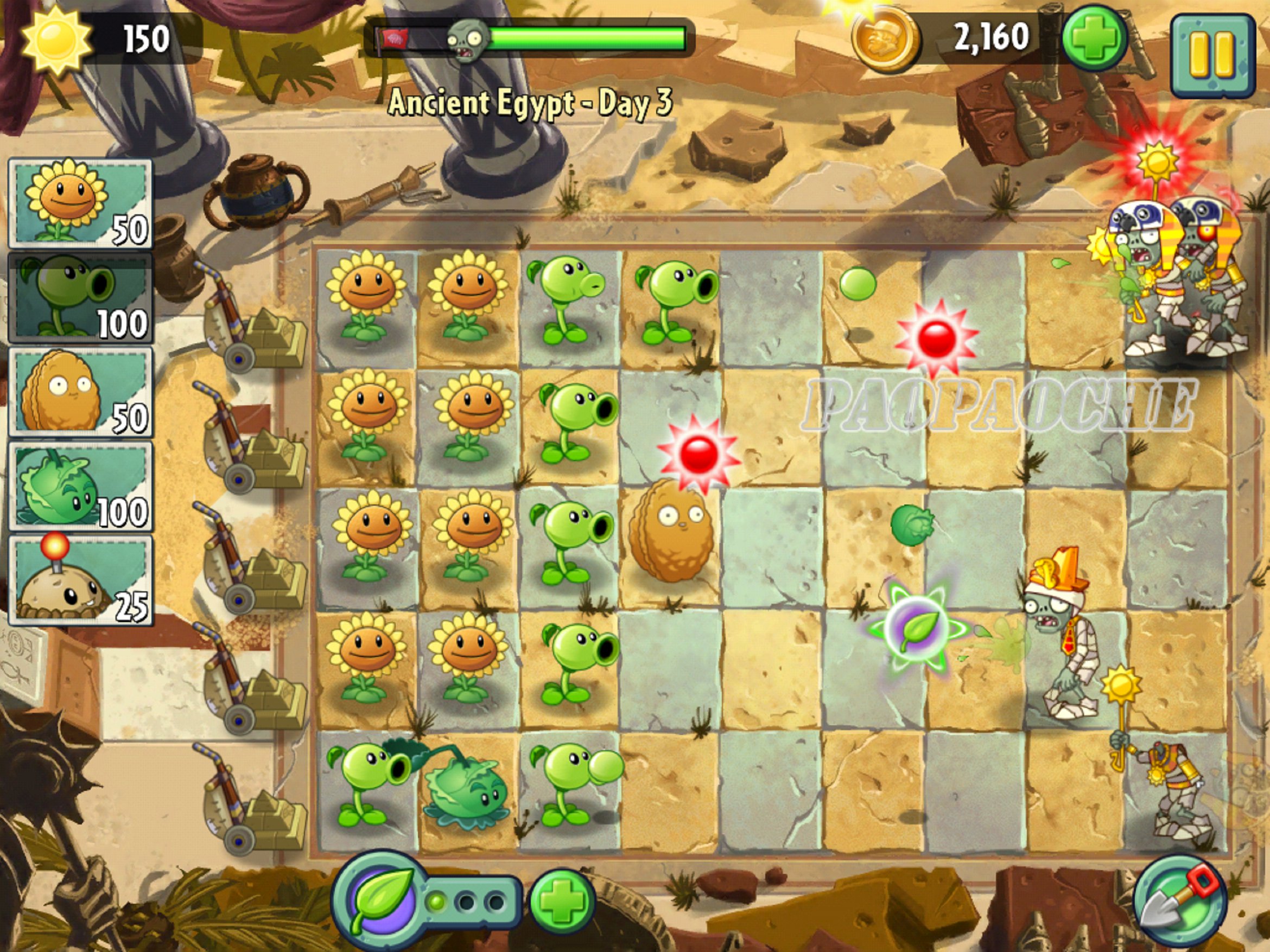The image size is (1270, 952).
Task: Add more coins with green plus
Action: (x=1094, y=39)
